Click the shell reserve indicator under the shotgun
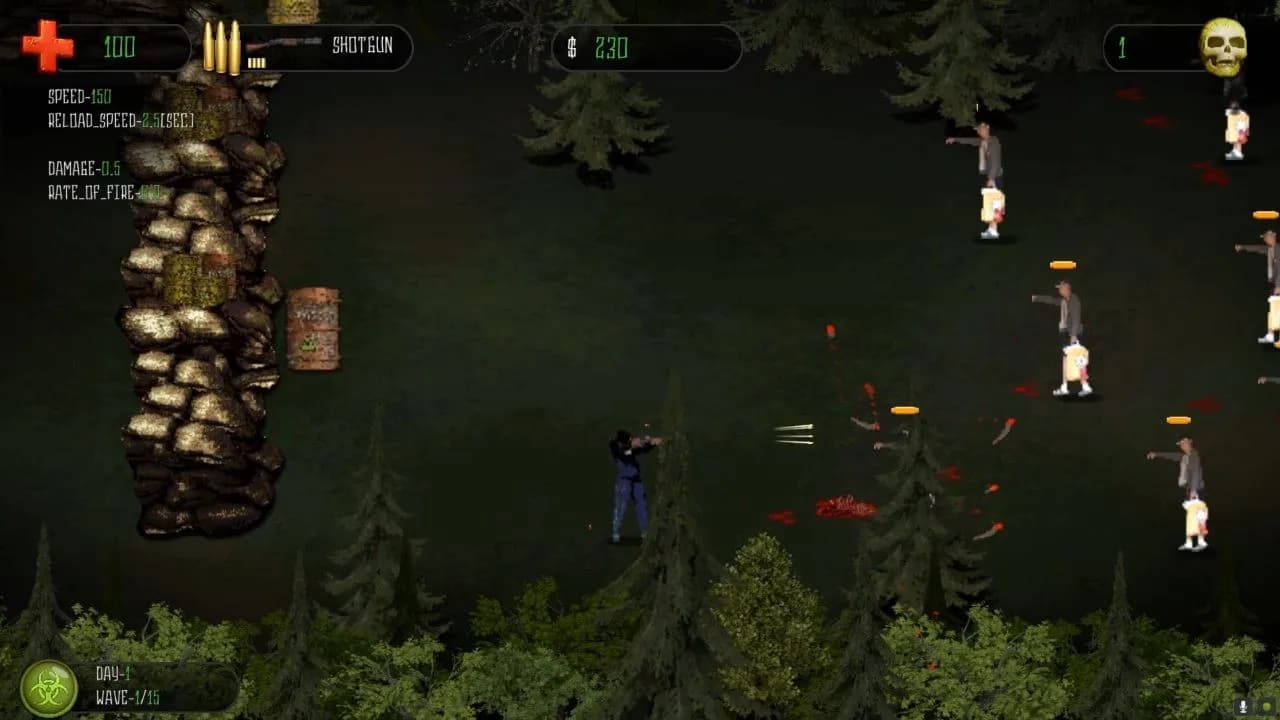The image size is (1280, 720). pos(258,62)
